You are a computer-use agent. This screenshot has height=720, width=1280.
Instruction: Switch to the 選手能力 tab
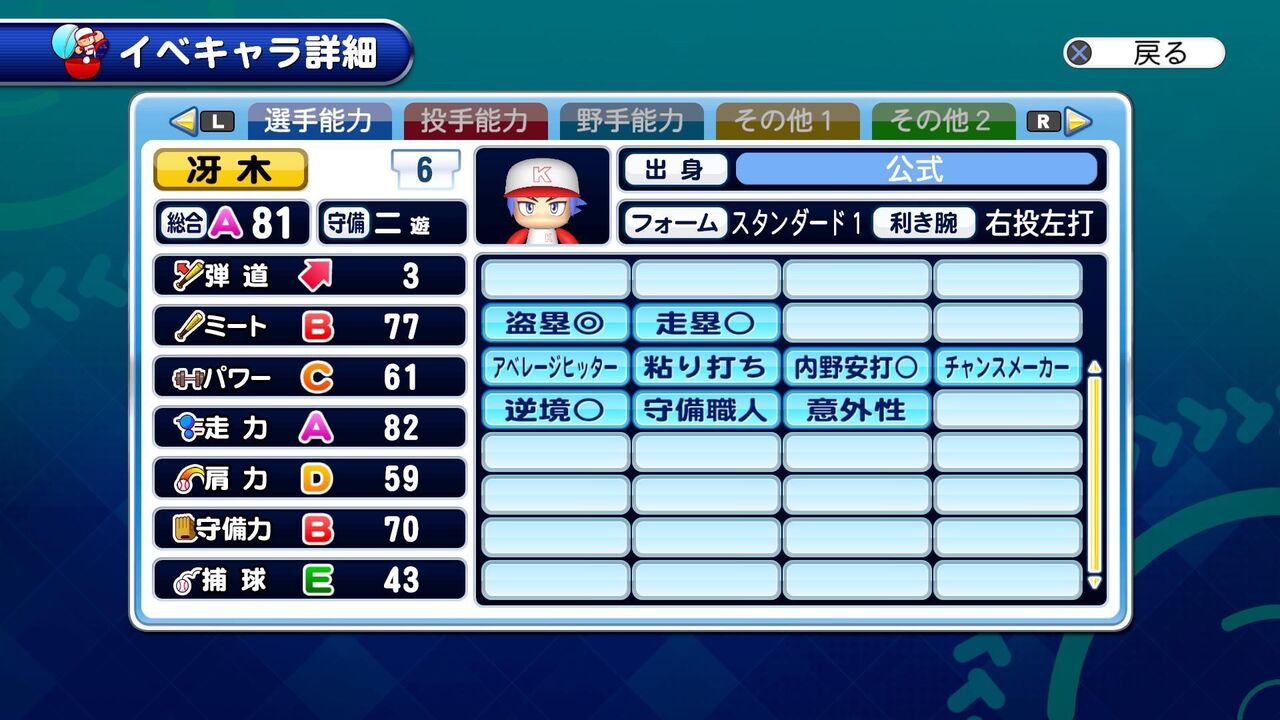(x=319, y=121)
